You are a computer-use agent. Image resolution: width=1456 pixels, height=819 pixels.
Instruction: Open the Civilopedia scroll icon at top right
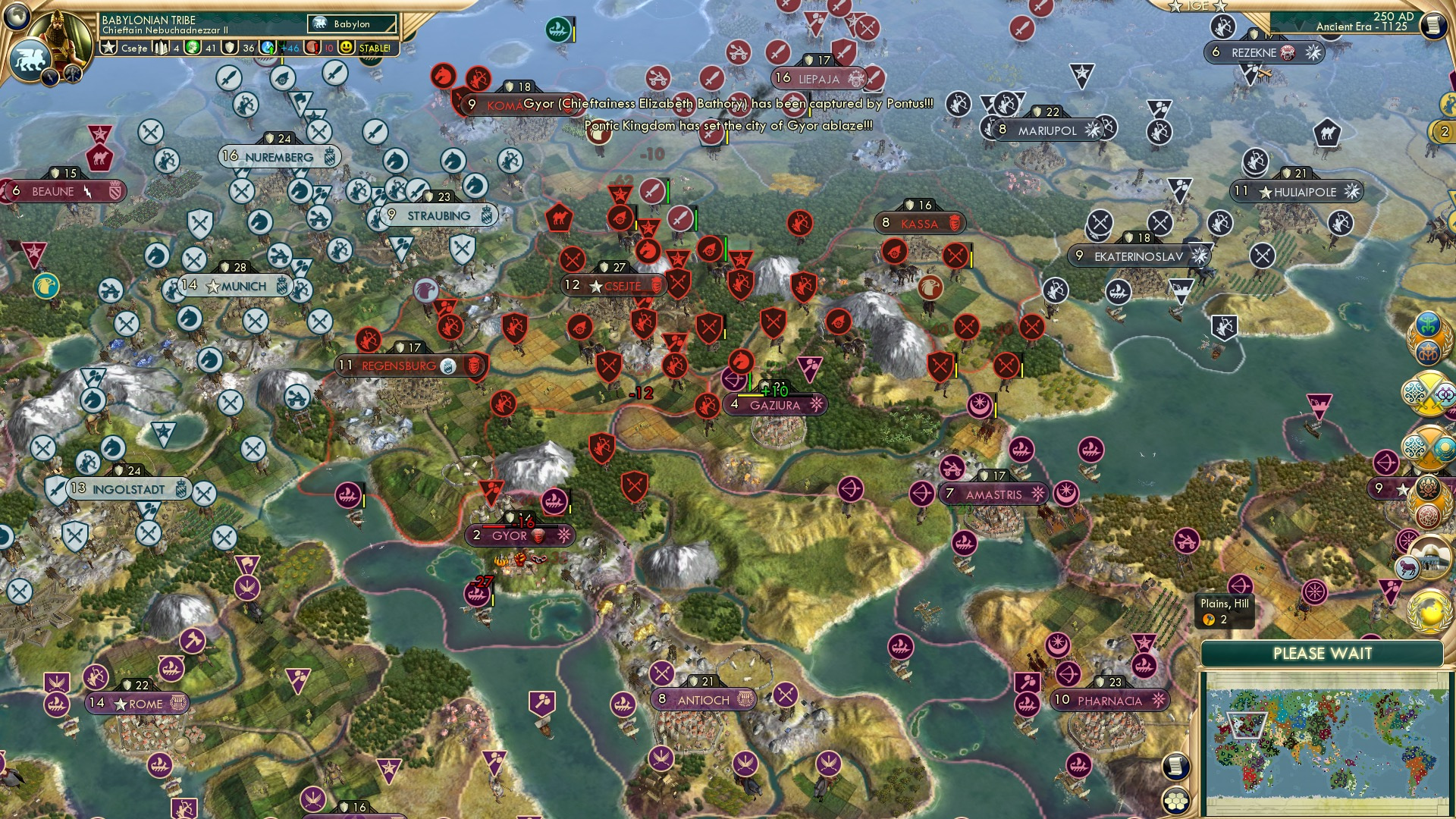1434,25
